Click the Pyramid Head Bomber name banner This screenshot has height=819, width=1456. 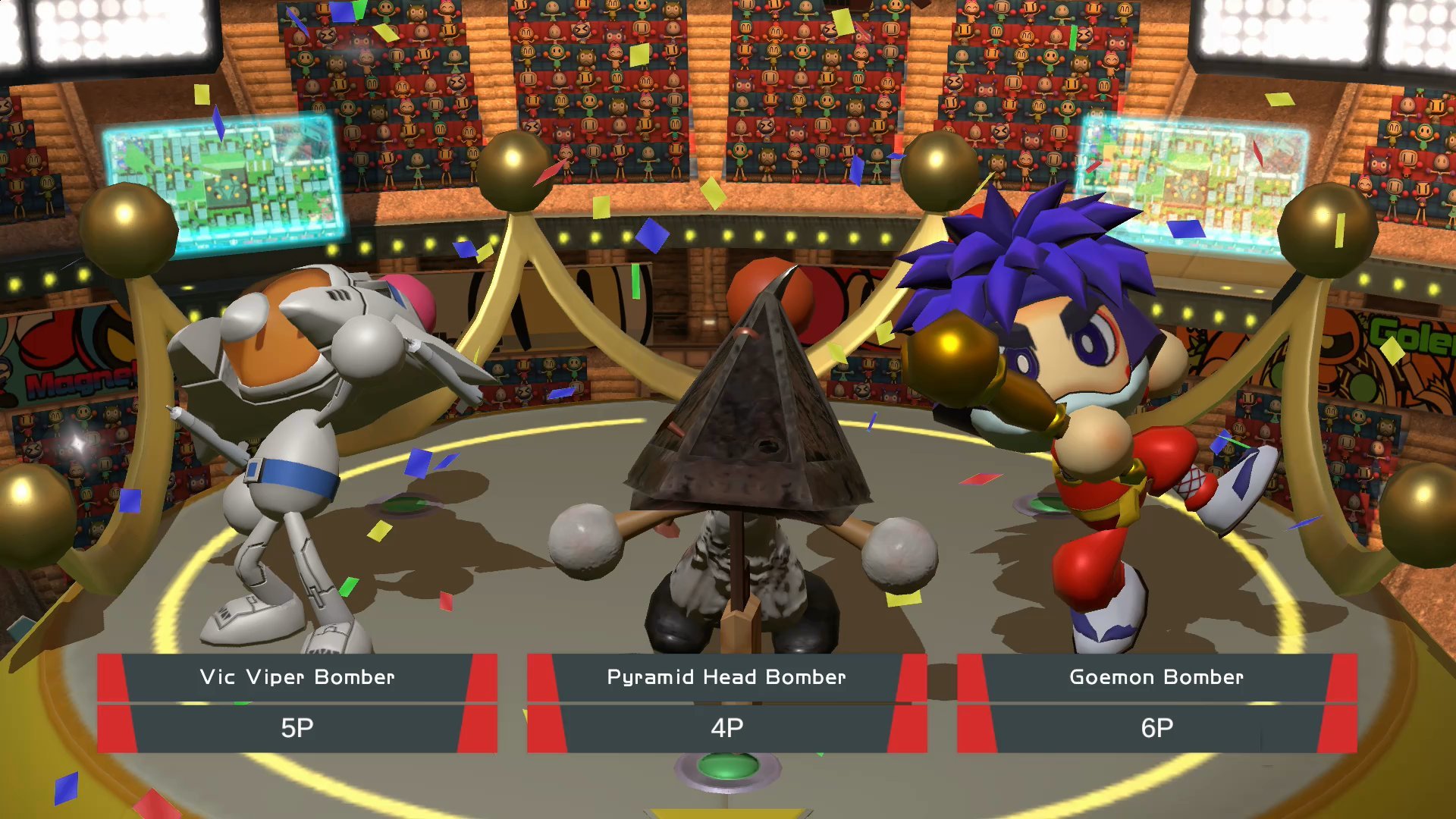[726, 677]
